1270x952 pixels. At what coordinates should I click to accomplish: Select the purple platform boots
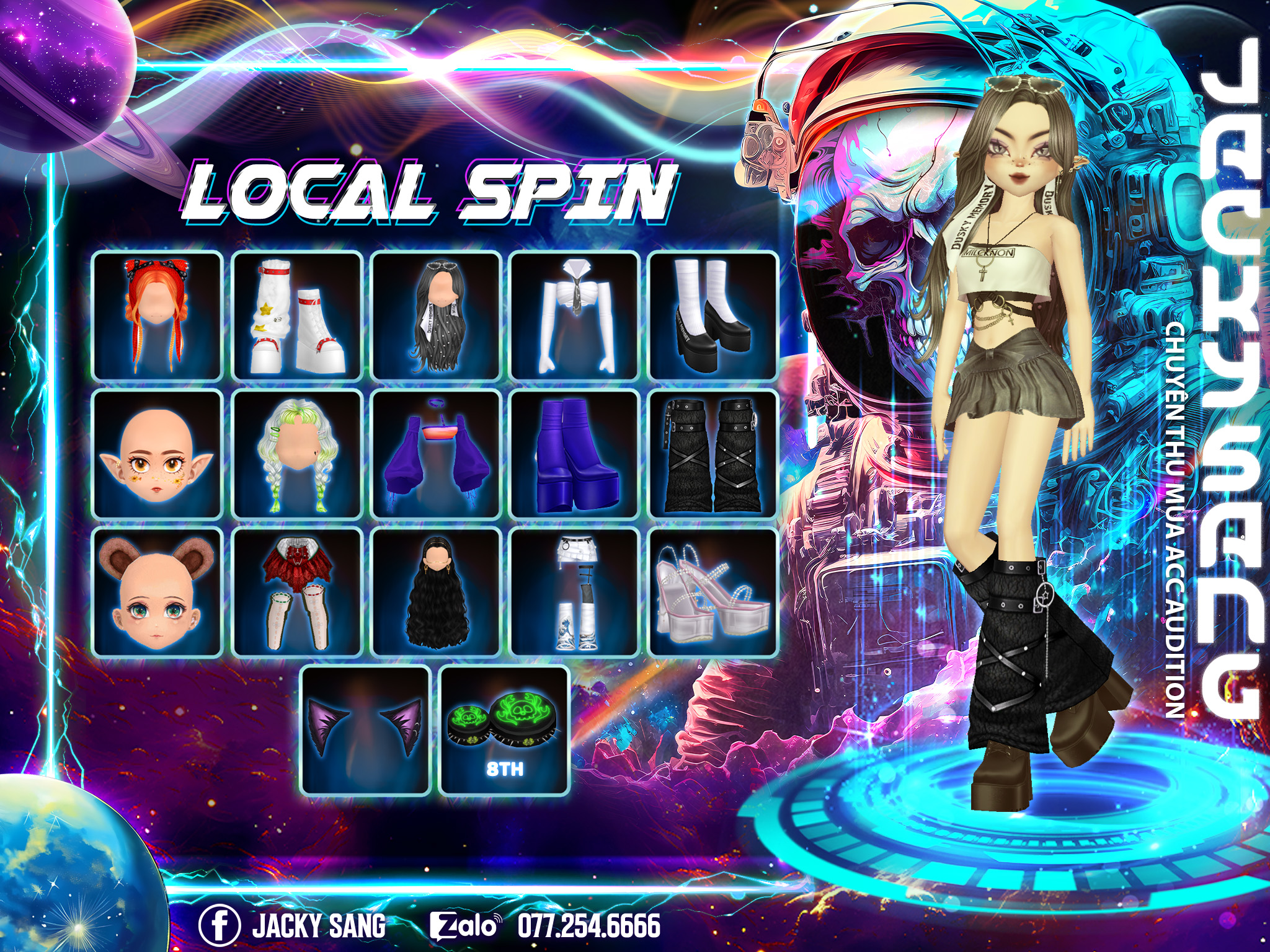click(x=575, y=454)
